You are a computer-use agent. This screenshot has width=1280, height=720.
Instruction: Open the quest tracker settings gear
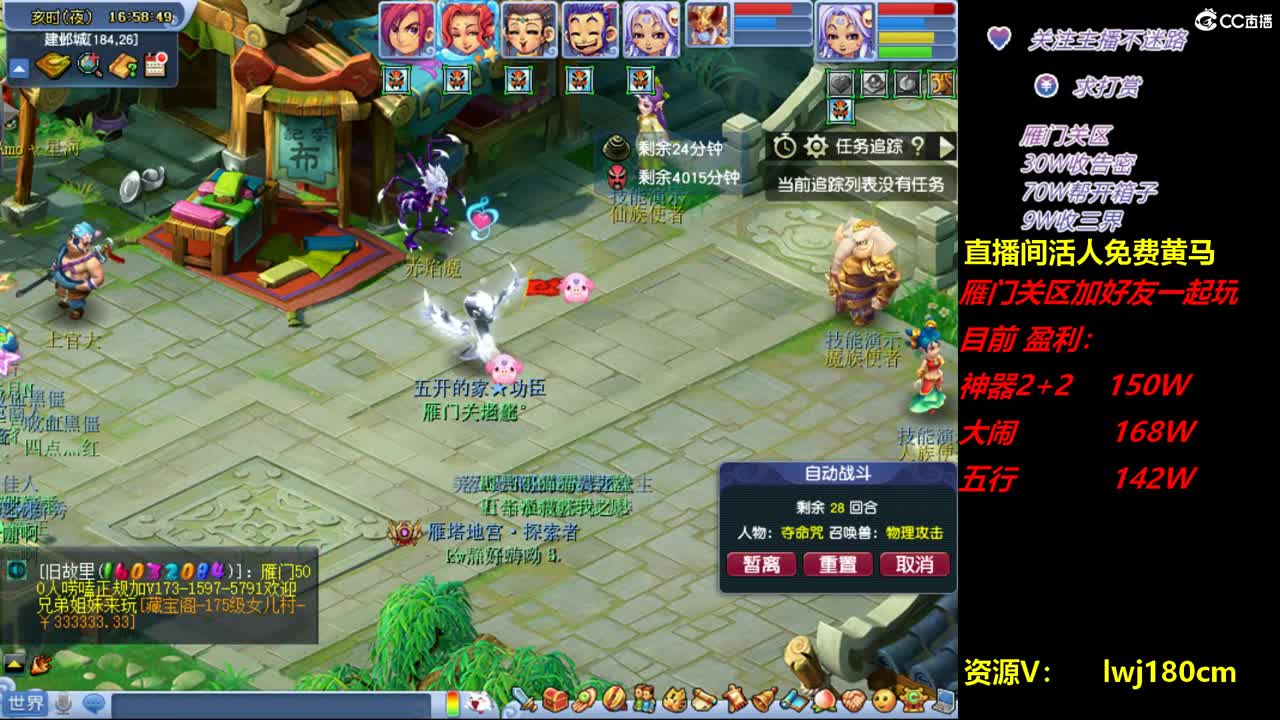coord(816,146)
